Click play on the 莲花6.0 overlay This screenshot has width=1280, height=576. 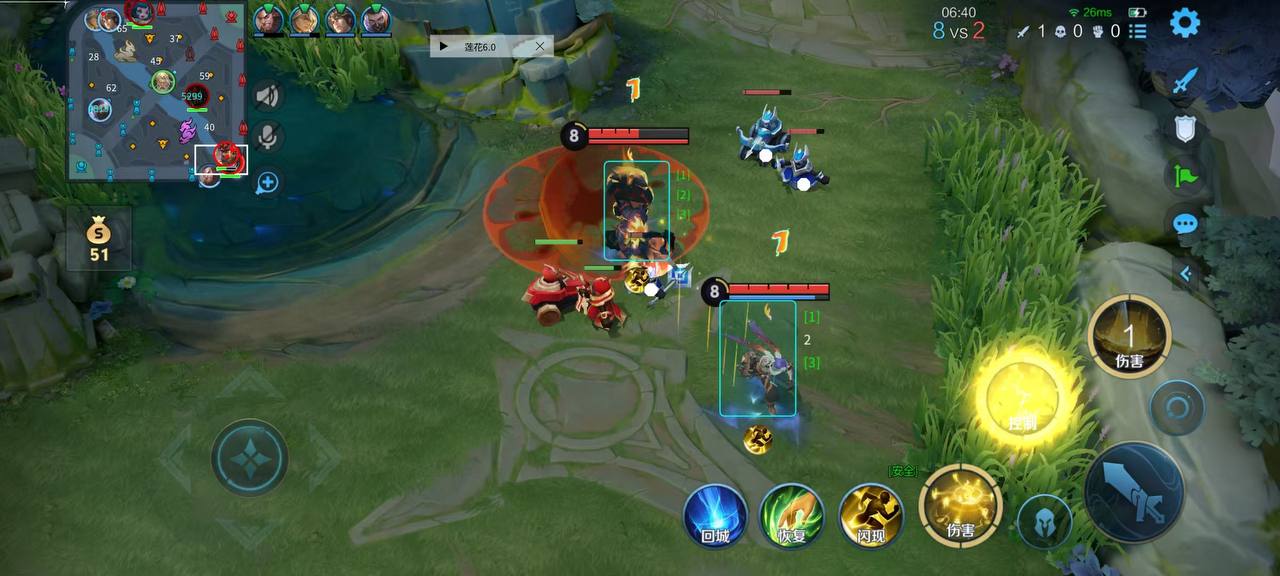pos(444,46)
